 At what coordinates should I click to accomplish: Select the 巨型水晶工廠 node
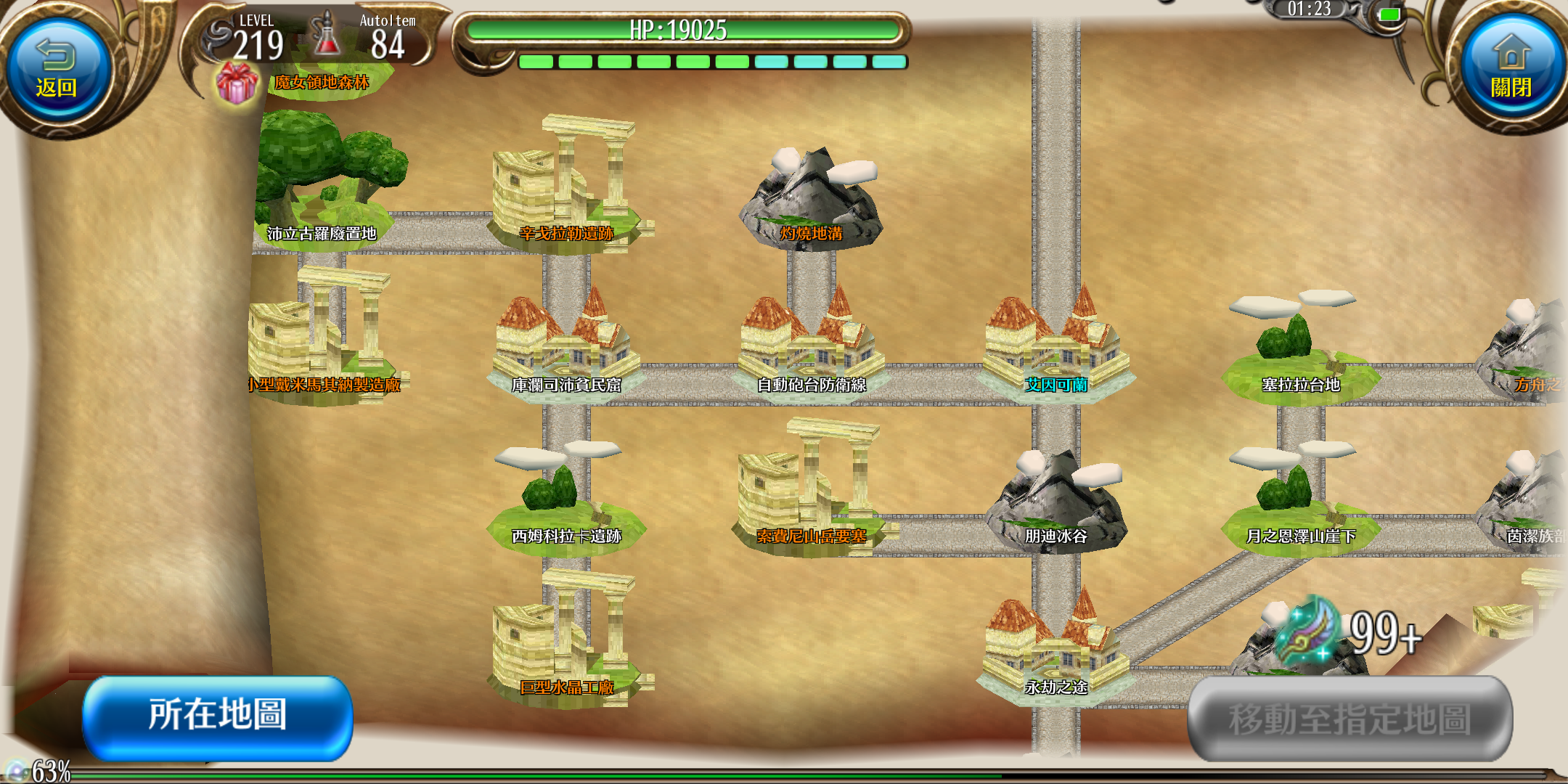click(x=566, y=646)
